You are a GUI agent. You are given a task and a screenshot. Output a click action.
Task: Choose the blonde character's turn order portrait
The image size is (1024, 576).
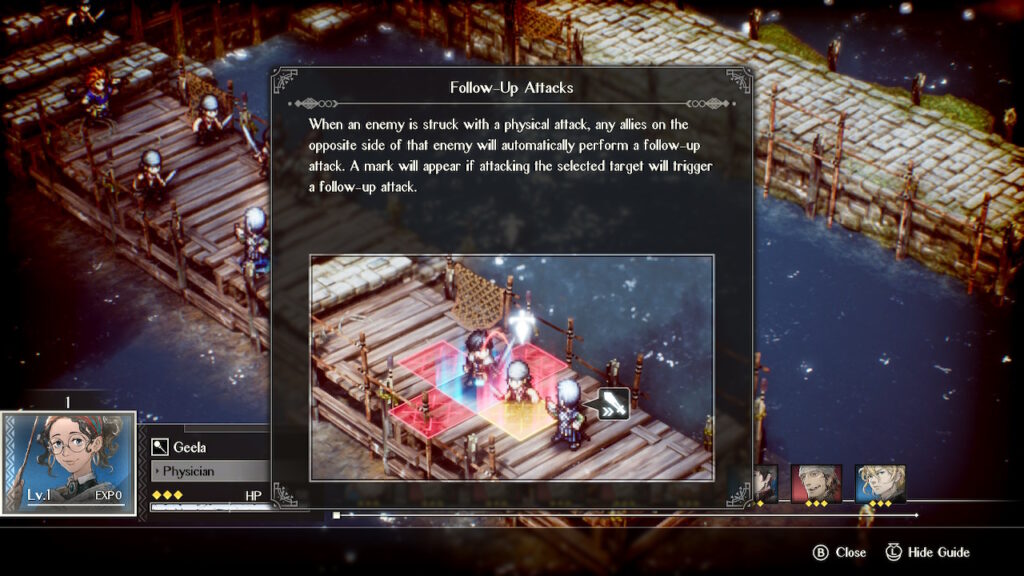[x=880, y=483]
